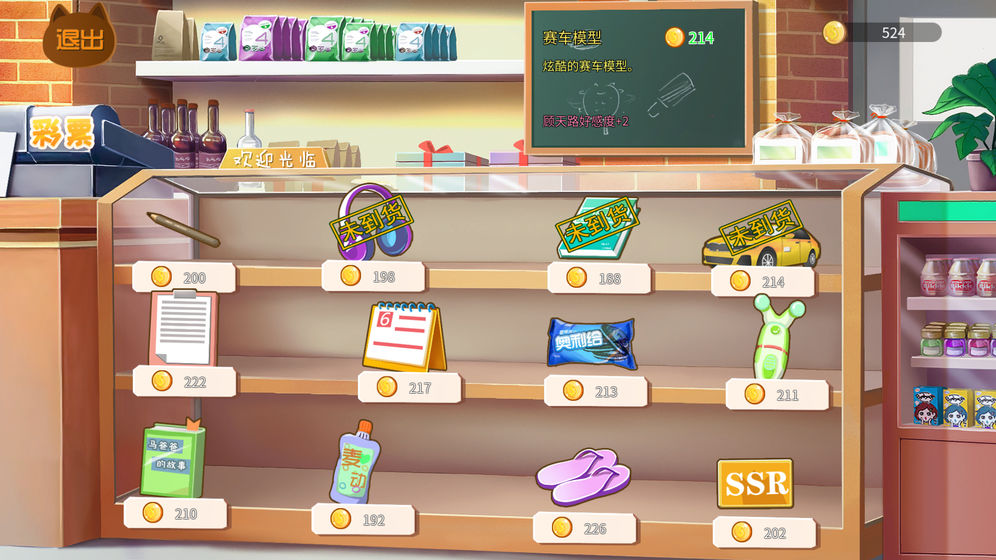
Task: Pick the golden SSR card item
Action: coord(755,484)
